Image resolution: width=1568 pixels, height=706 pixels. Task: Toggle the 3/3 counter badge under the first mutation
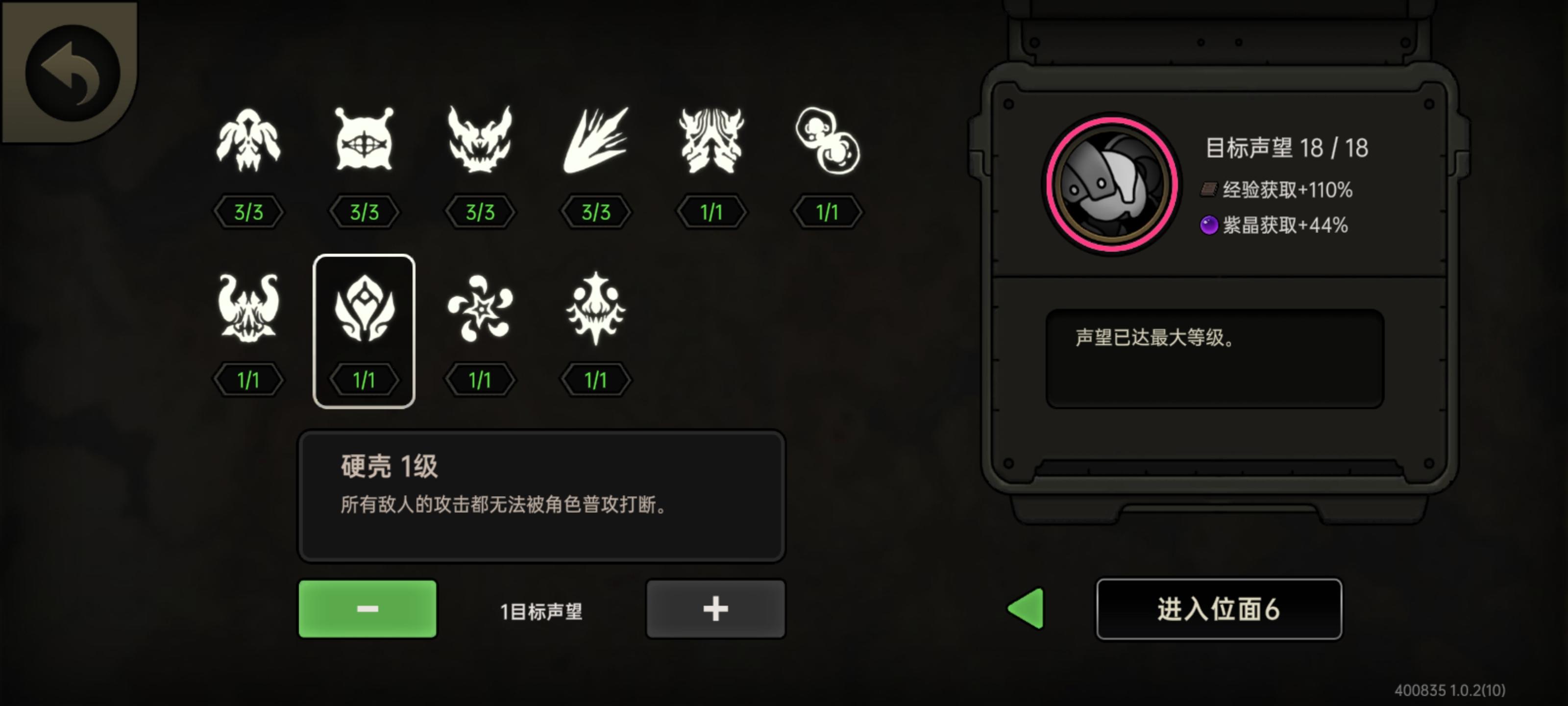[249, 212]
